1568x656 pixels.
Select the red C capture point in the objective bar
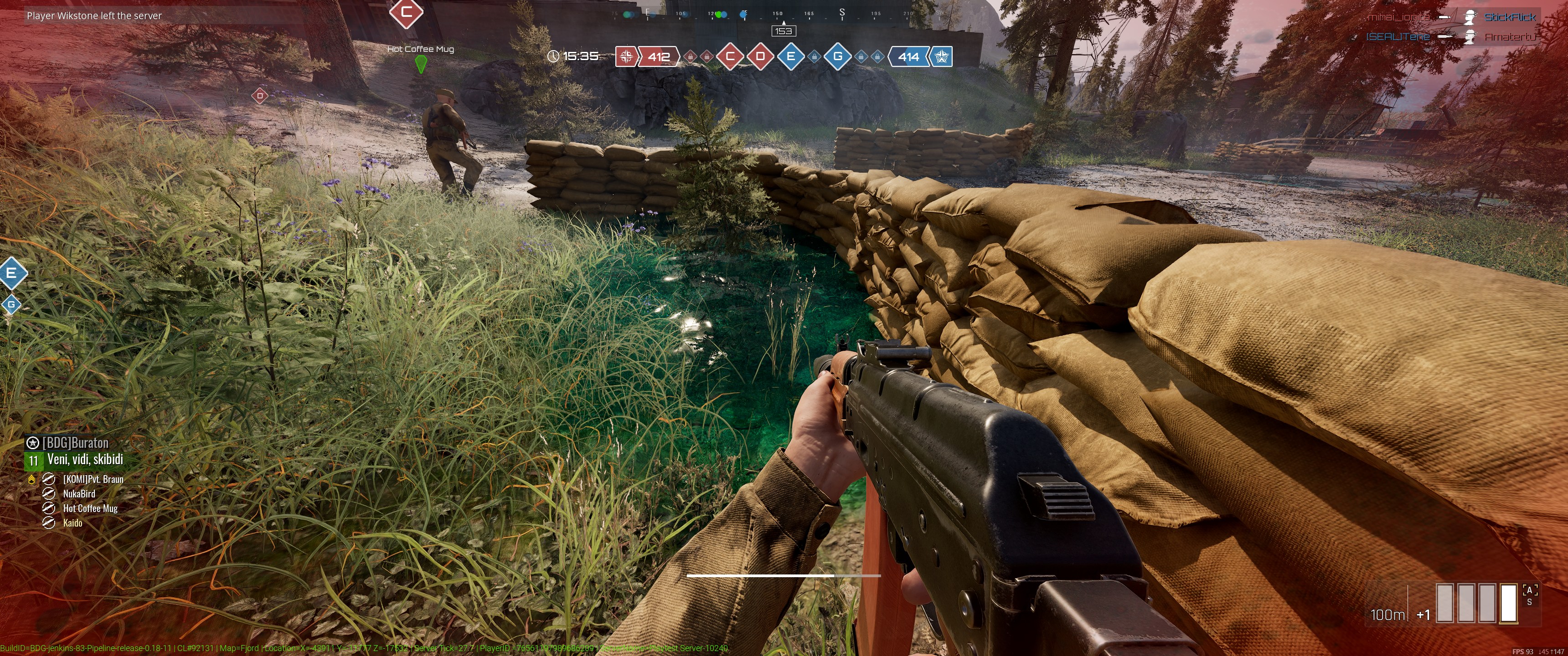pos(730,56)
